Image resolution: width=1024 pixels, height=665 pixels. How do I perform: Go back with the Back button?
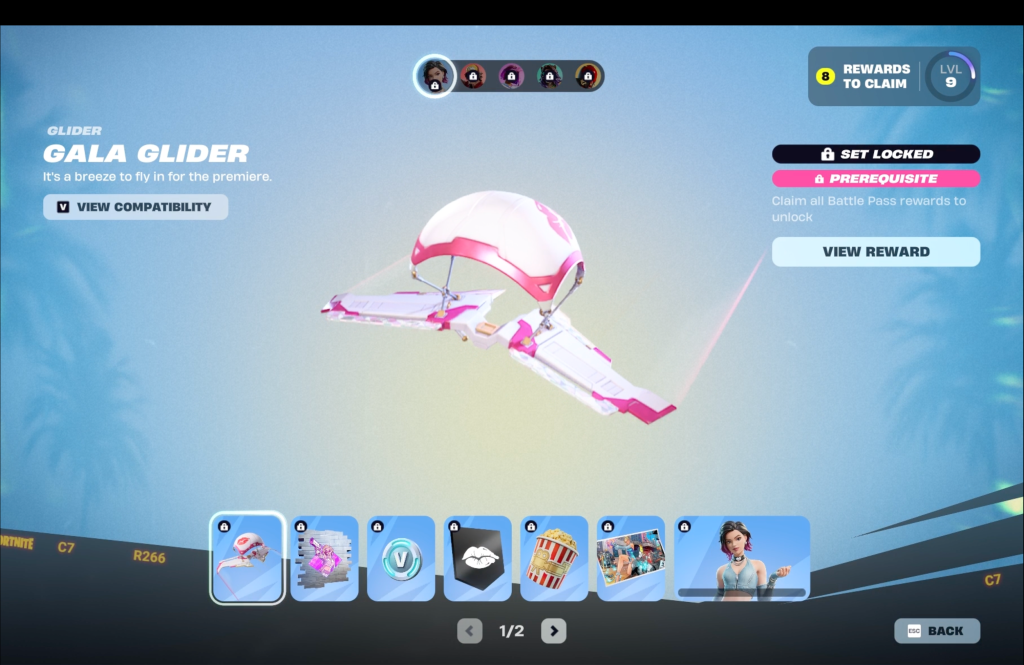point(937,631)
